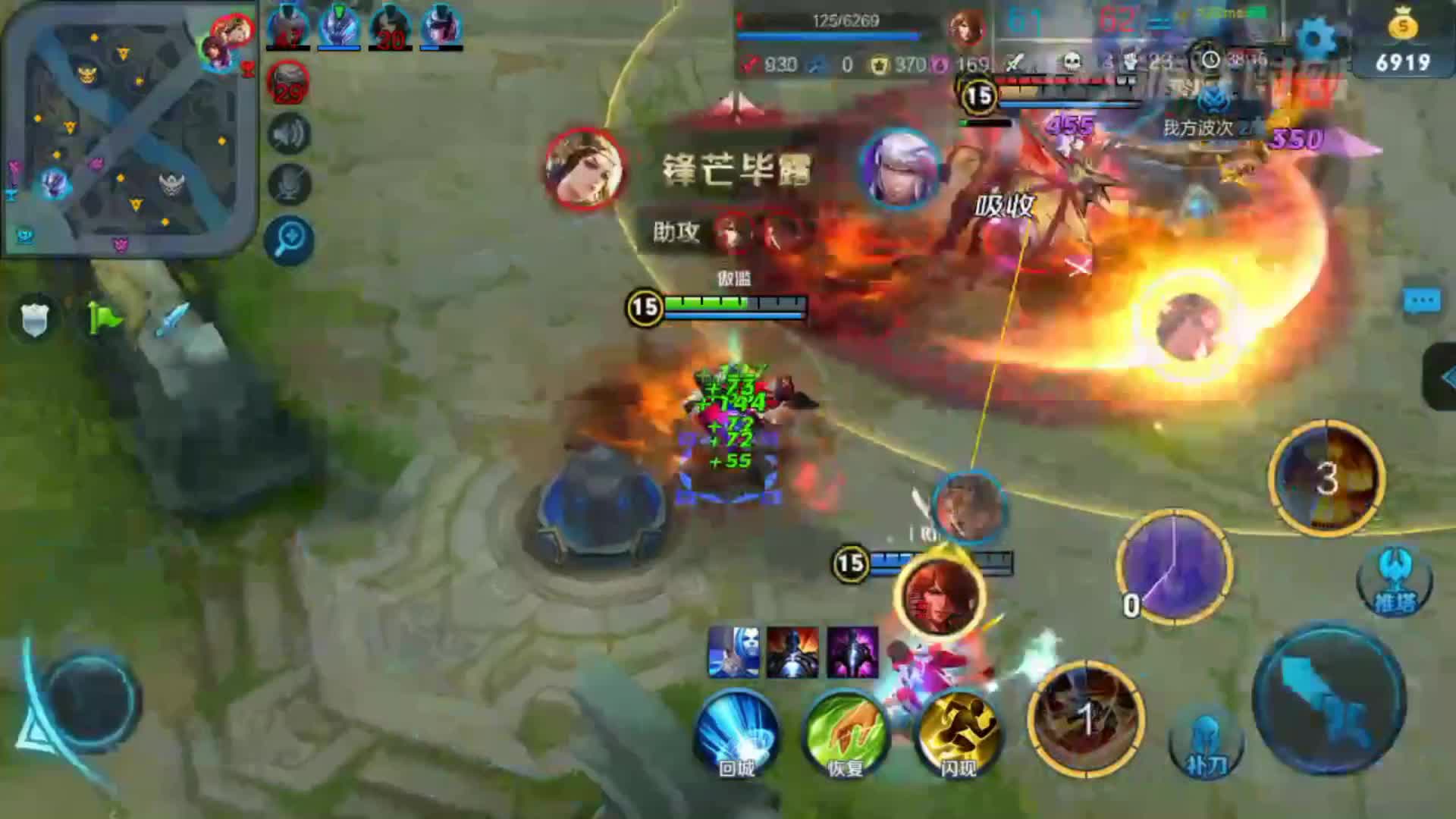Cast the 闪现 flash spell
The image size is (1456, 819).
point(959,733)
